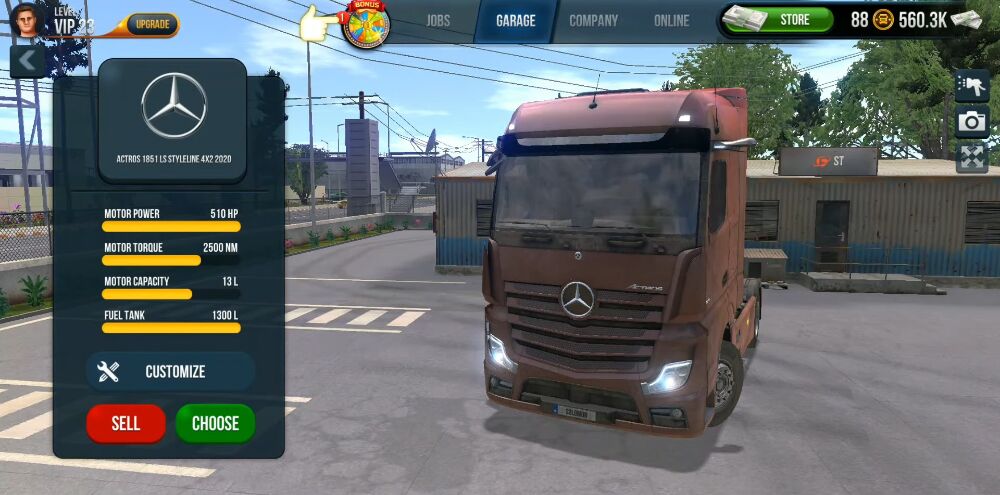Image resolution: width=1000 pixels, height=495 pixels.
Task: Open the green Store button
Action: point(794,19)
